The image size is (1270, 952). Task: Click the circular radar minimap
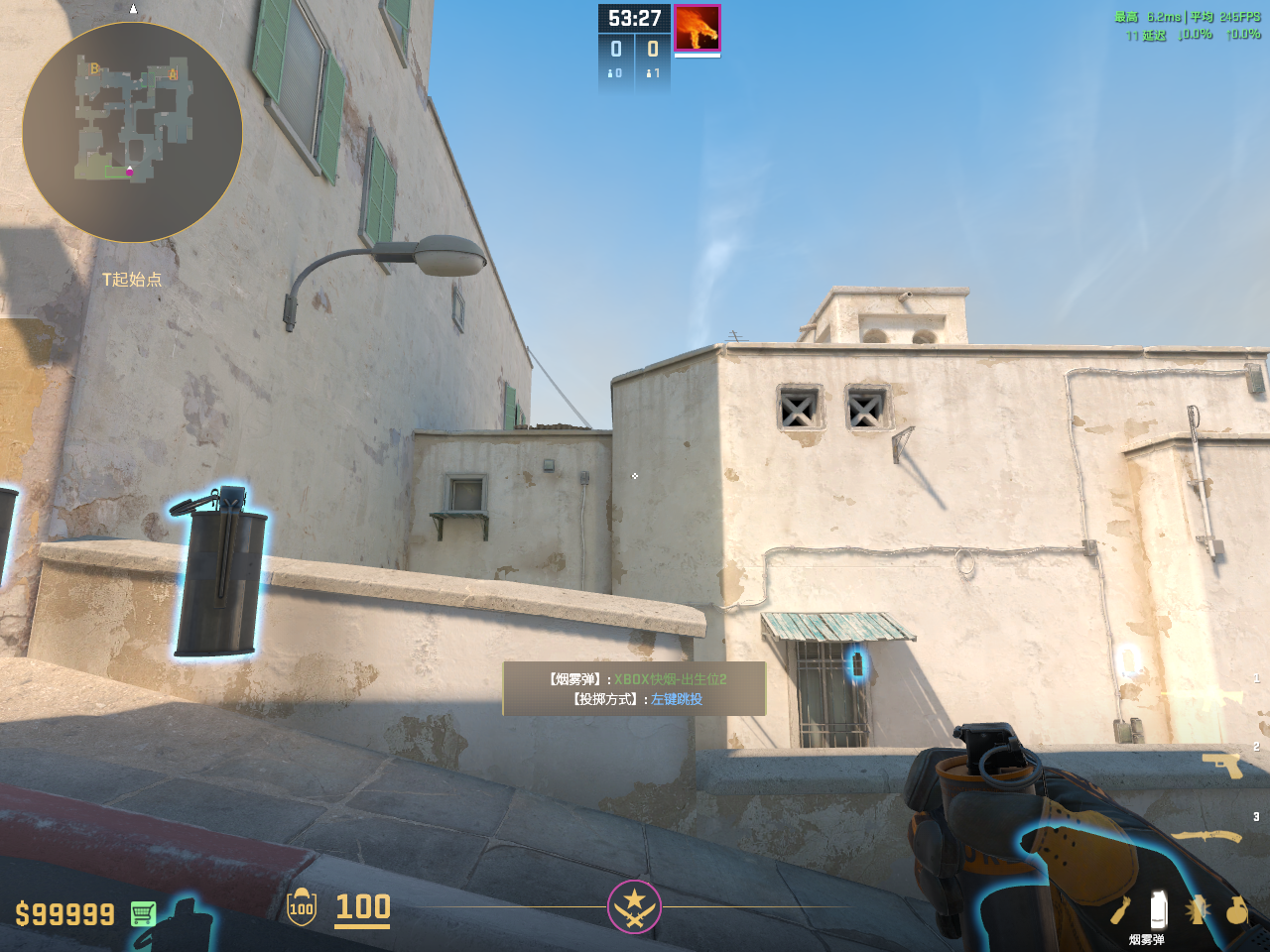coord(132,132)
